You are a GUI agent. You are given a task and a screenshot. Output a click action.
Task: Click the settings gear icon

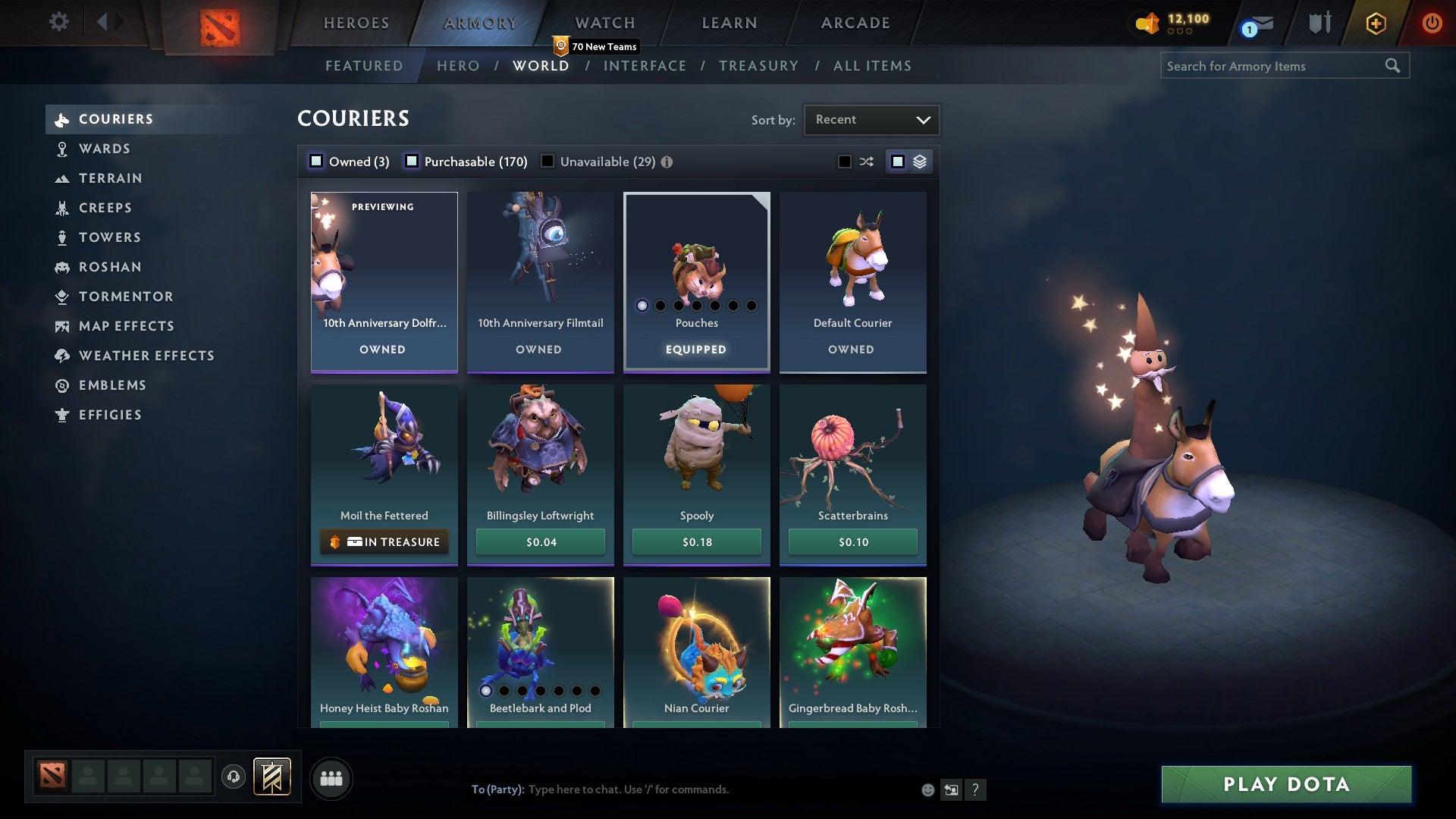(58, 23)
